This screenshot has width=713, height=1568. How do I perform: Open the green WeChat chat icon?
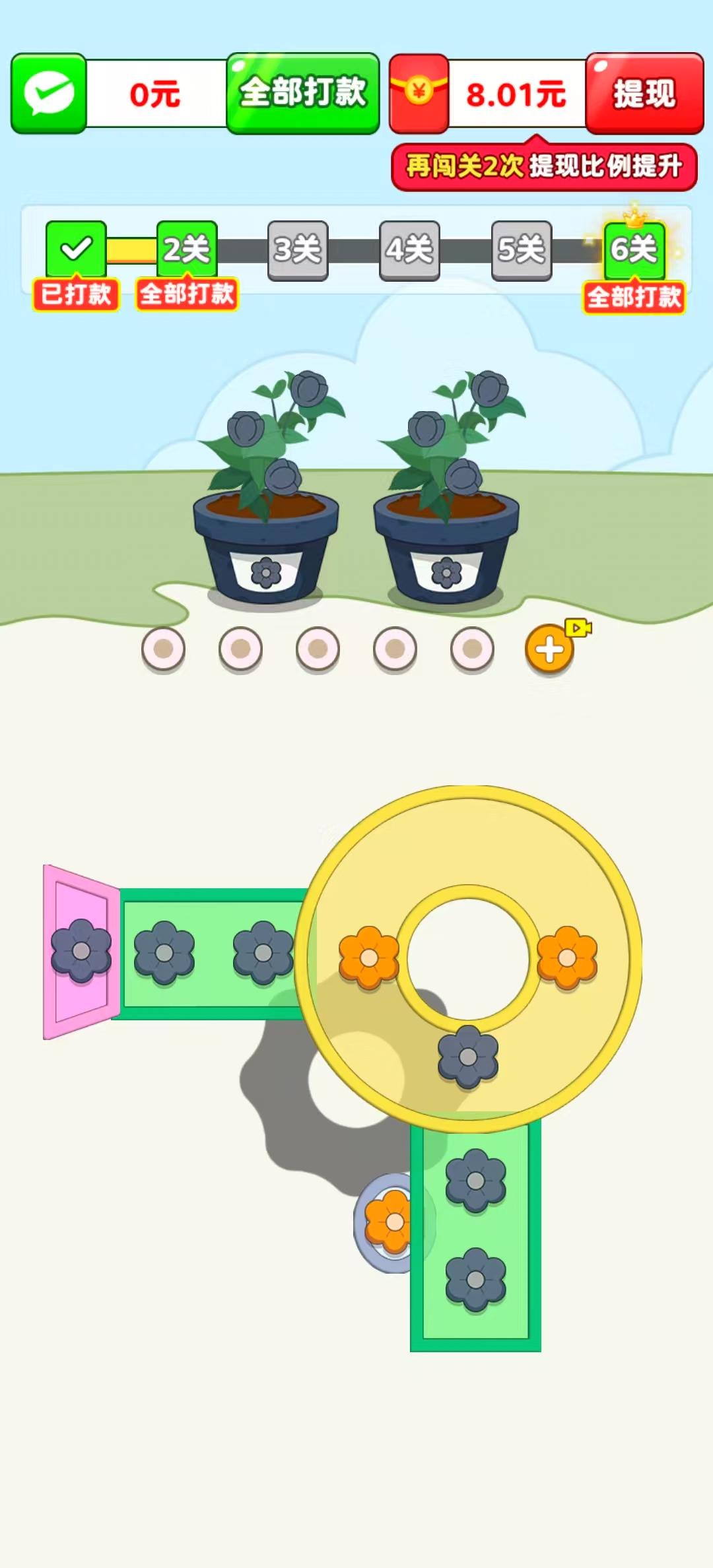49,93
